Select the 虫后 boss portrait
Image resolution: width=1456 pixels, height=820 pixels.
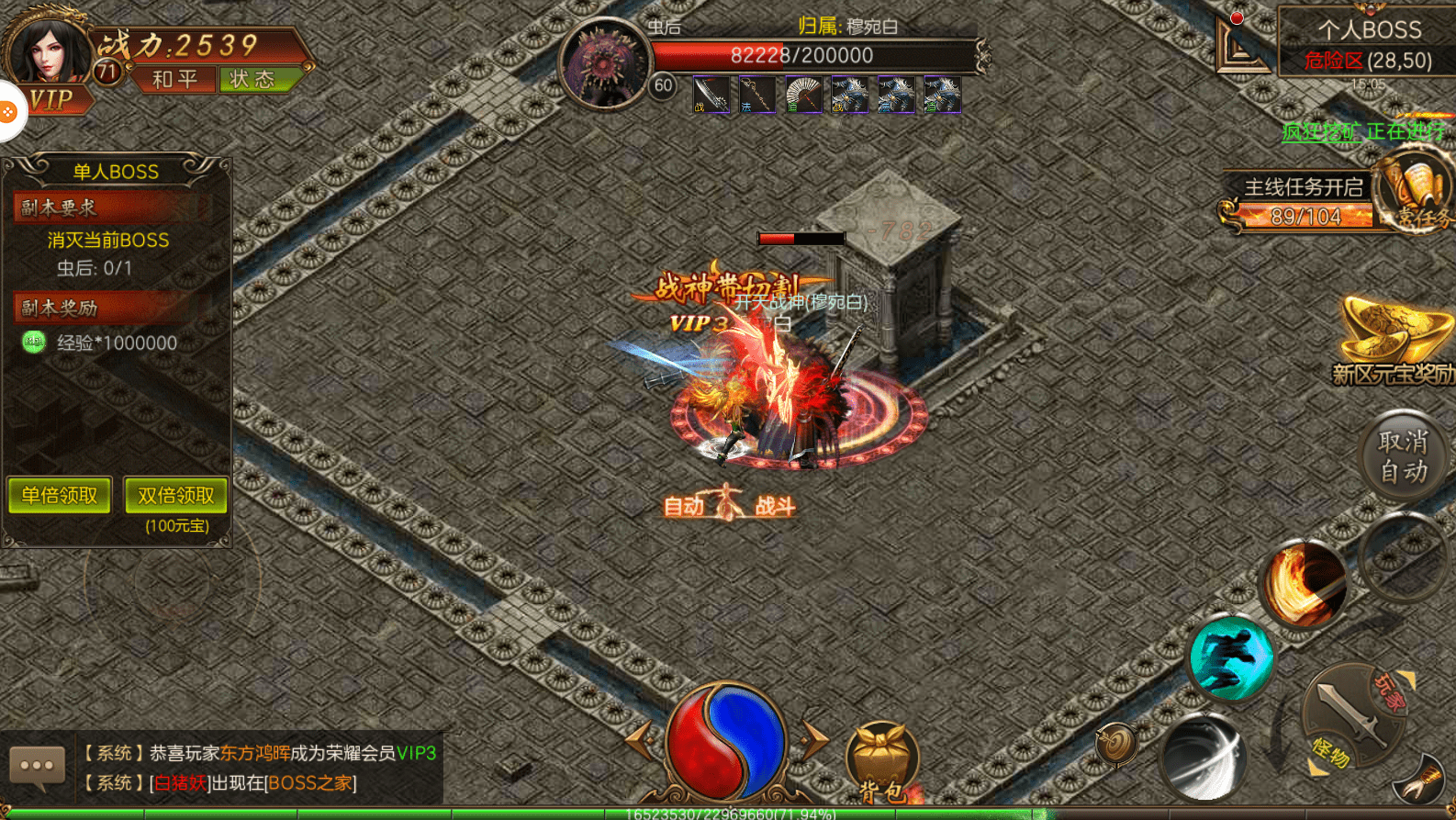pyautogui.click(x=605, y=62)
